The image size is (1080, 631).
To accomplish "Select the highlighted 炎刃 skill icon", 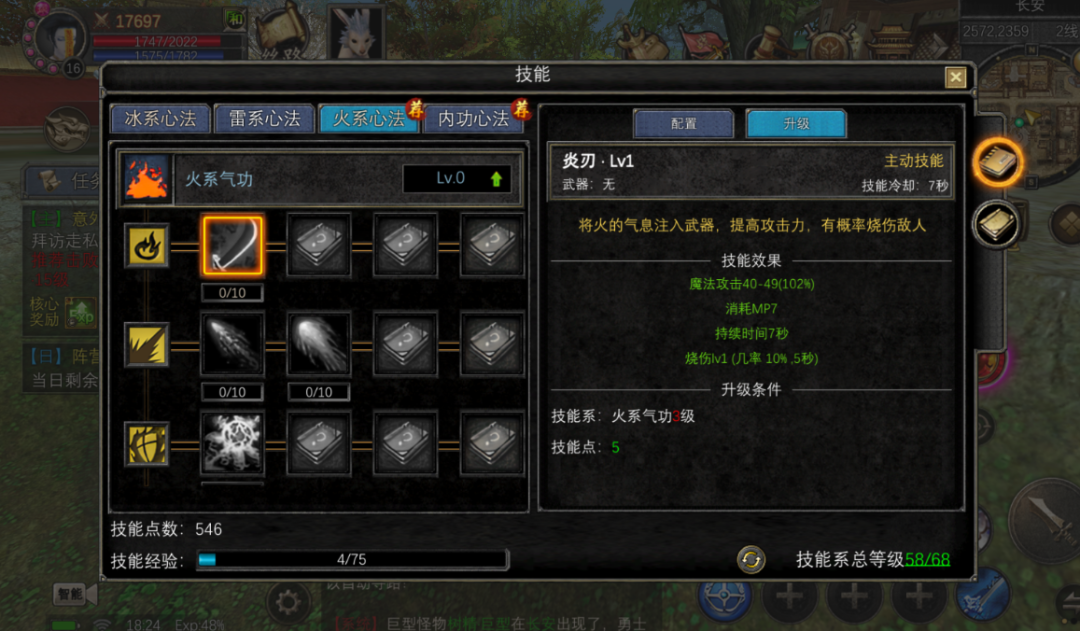I will (233, 245).
